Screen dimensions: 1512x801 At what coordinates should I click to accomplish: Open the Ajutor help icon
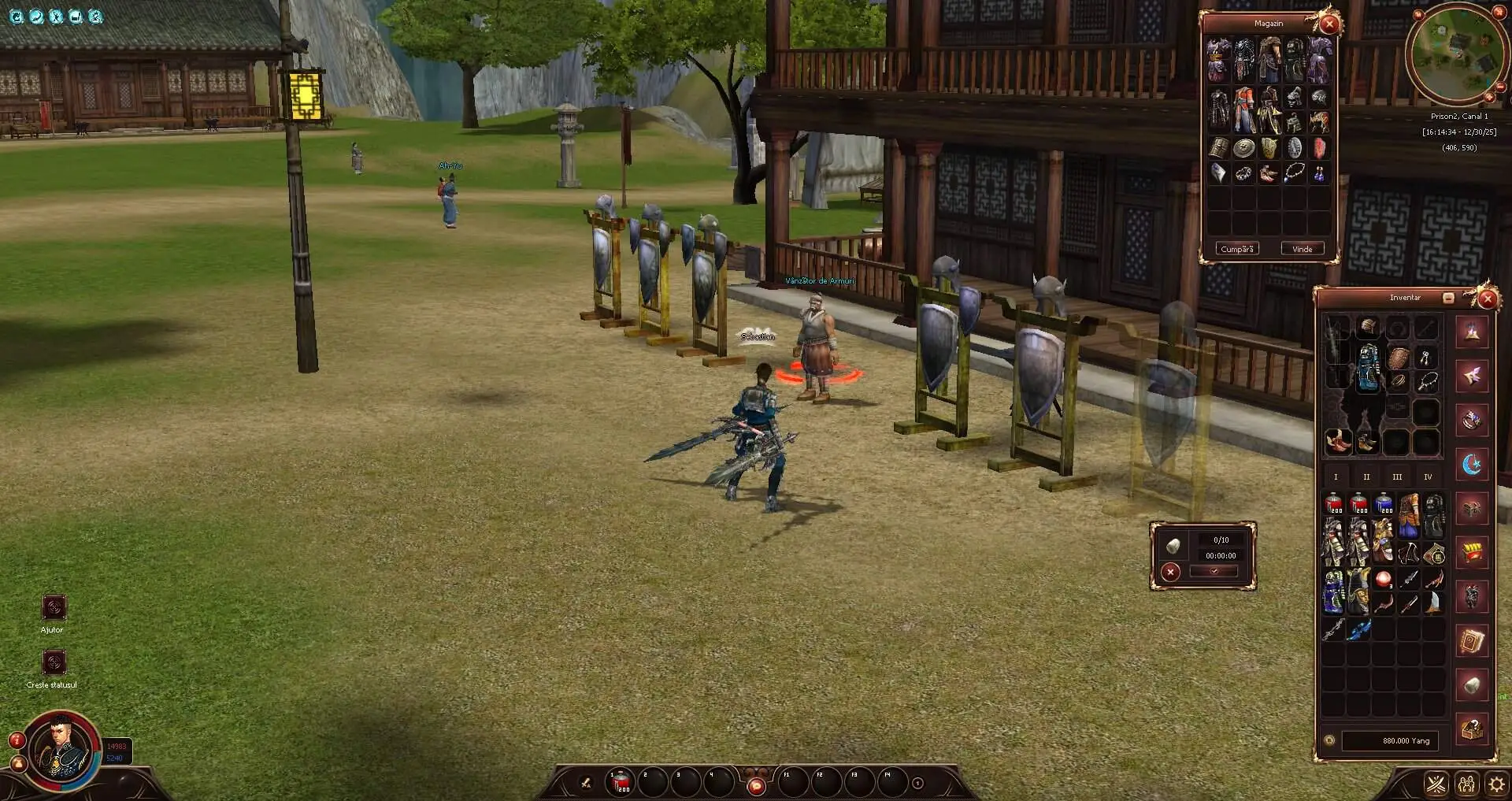54,607
